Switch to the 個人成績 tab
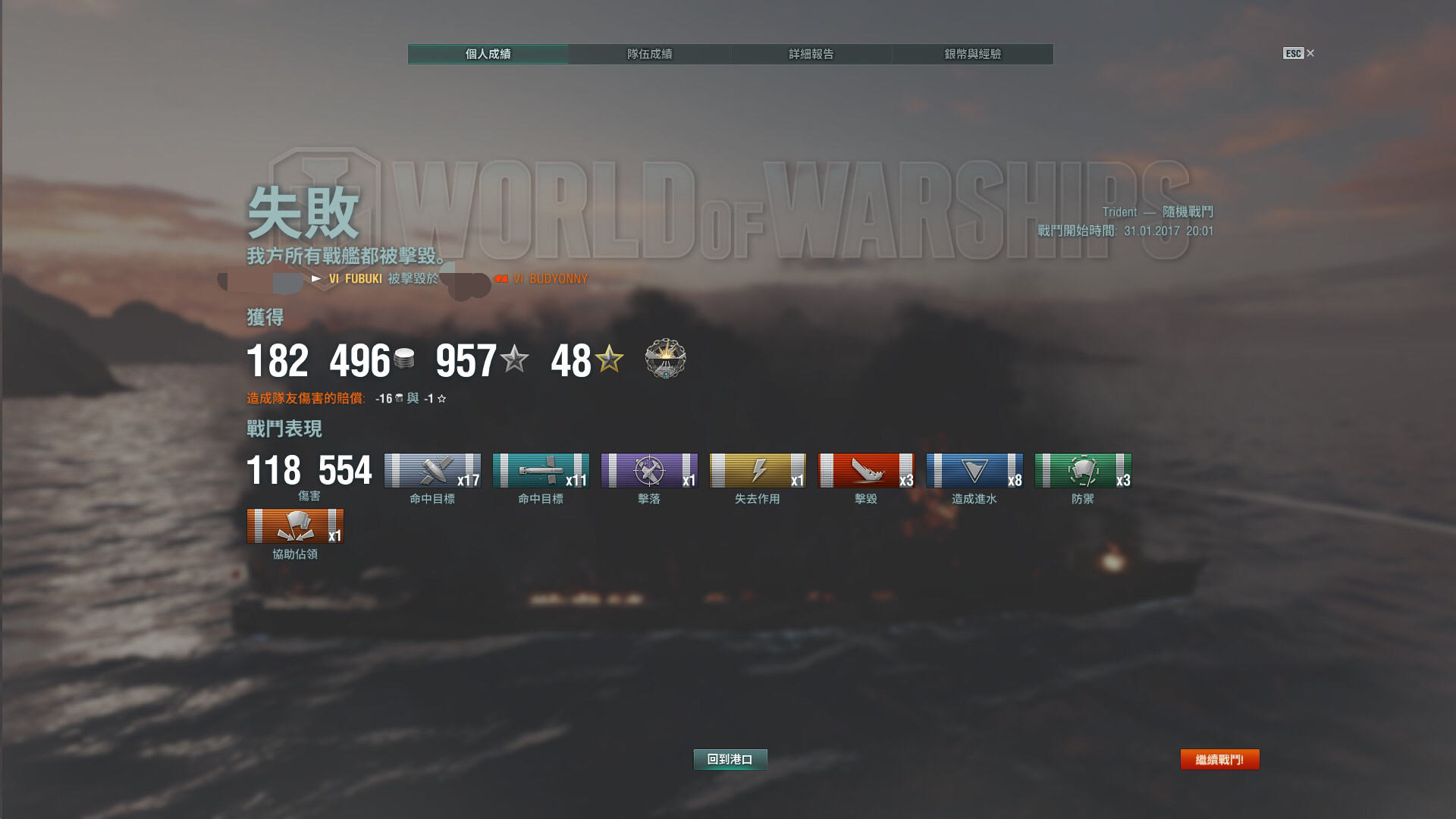Image resolution: width=1456 pixels, height=819 pixels. click(x=488, y=54)
